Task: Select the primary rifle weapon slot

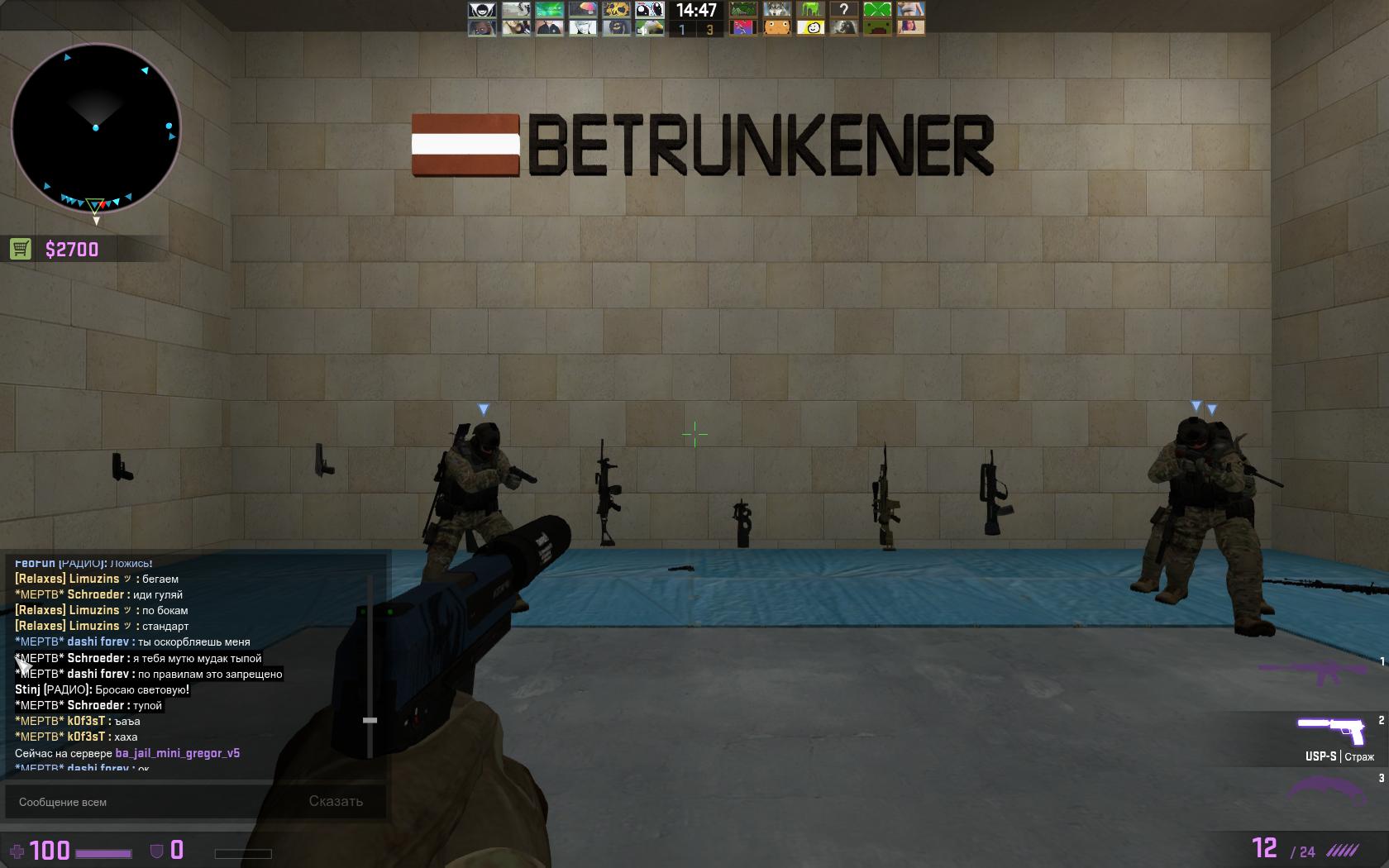Action: point(1321,672)
